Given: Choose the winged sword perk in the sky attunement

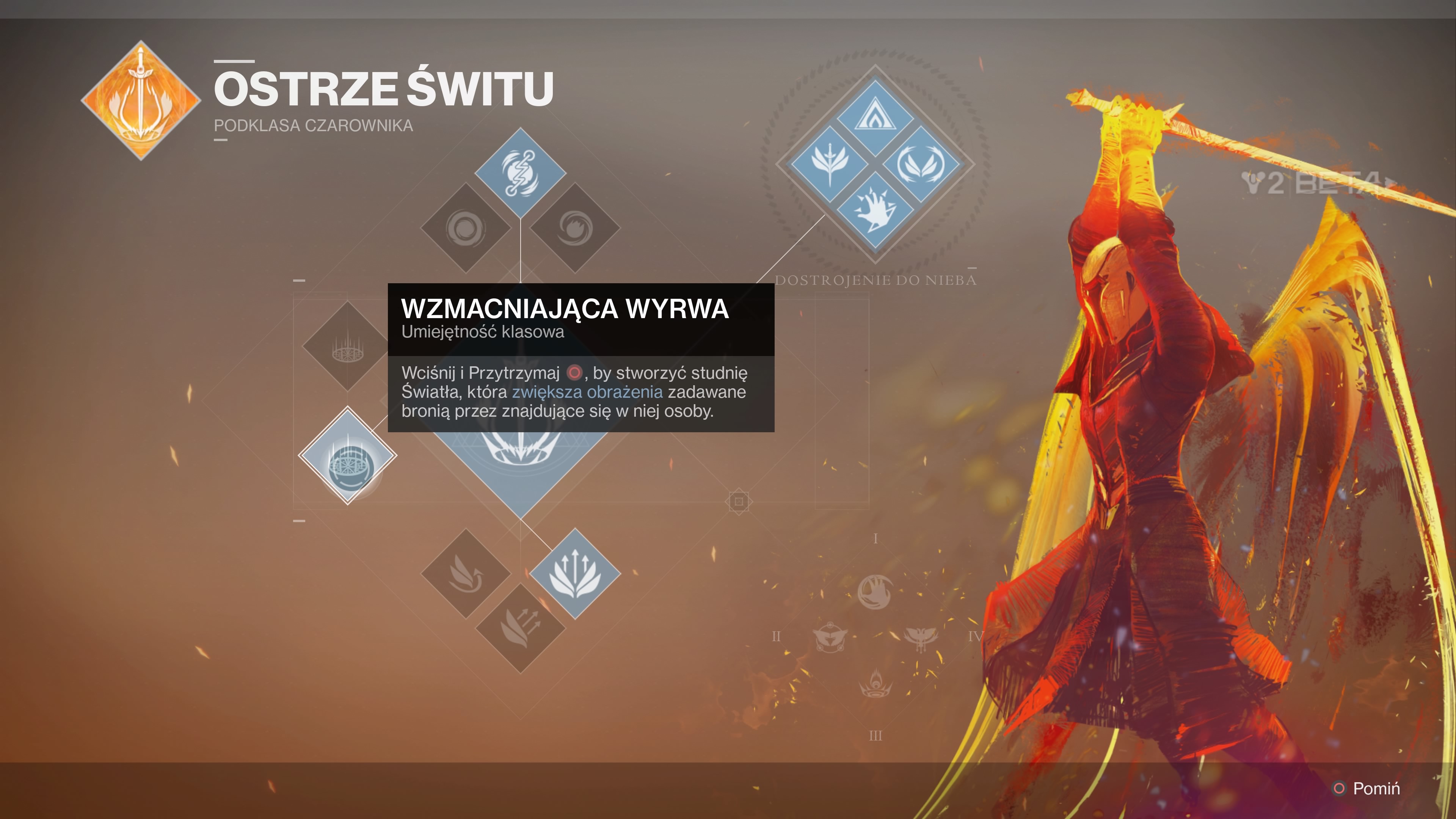Looking at the screenshot, I should point(829,164).
